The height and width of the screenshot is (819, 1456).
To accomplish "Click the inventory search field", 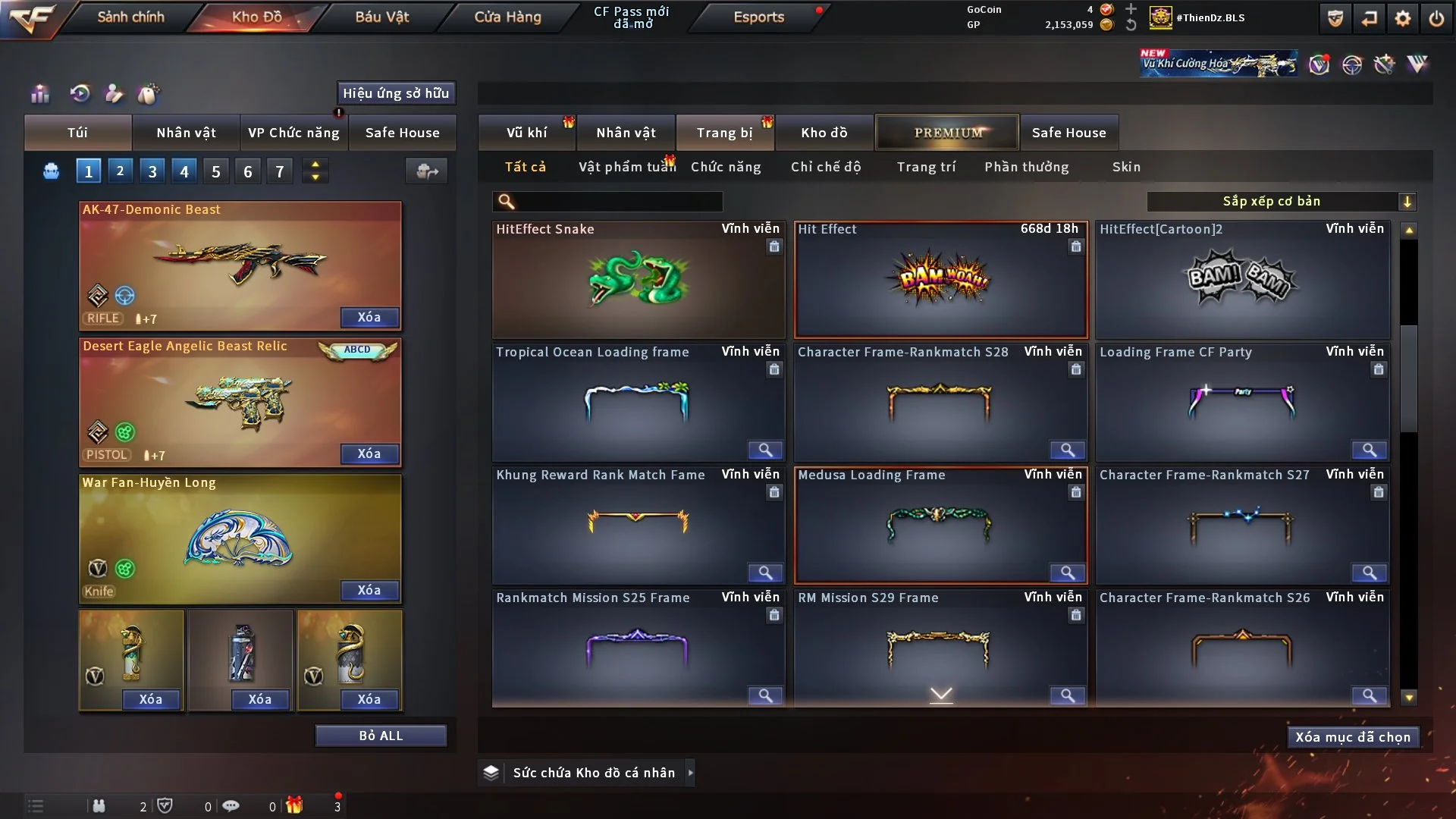I will click(x=618, y=202).
